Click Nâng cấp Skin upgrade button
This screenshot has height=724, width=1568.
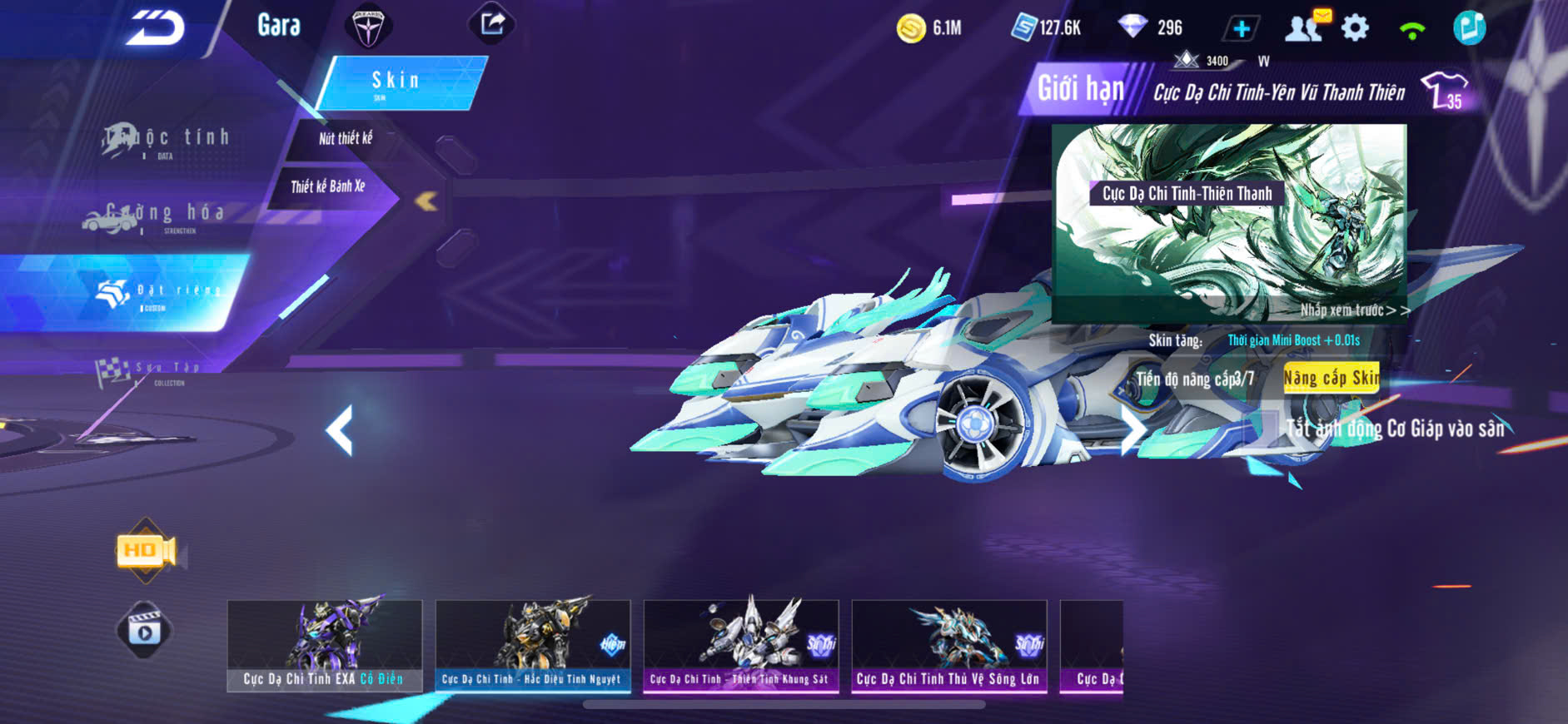click(1331, 379)
